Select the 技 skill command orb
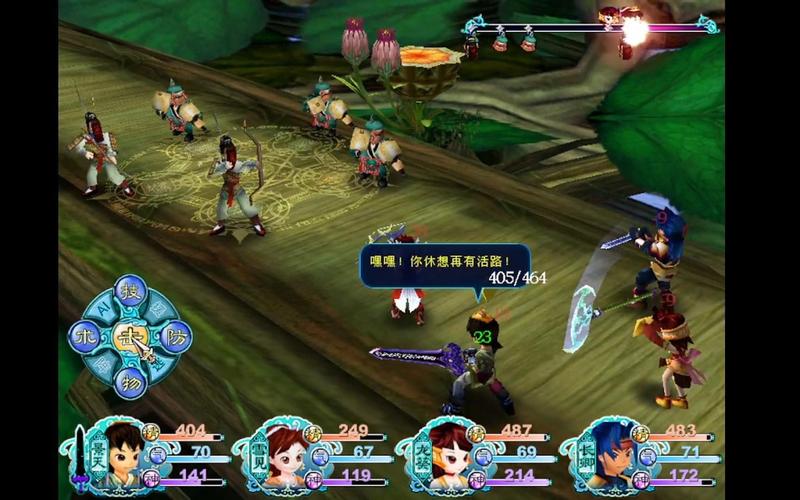 coord(128,292)
